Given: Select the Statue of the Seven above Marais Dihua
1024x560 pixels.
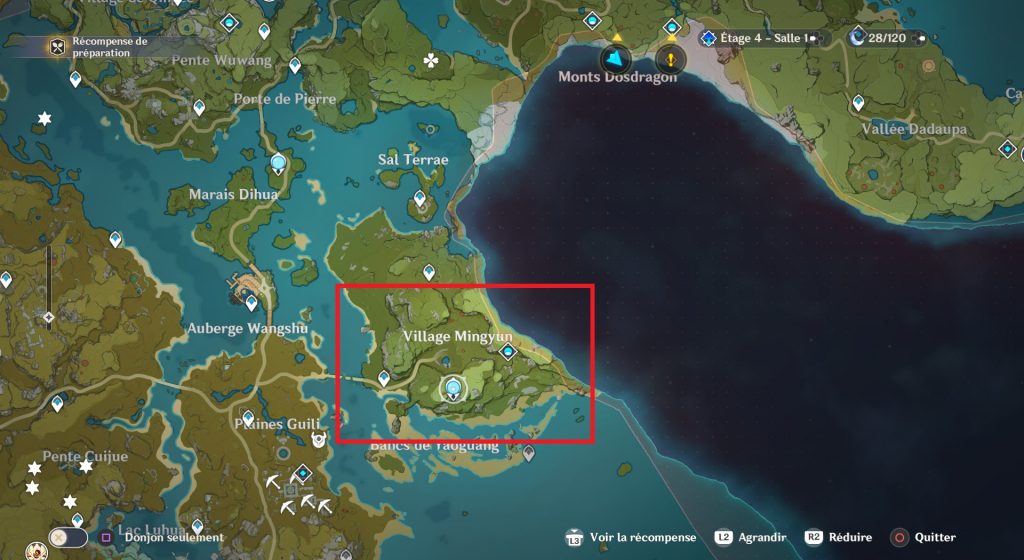Looking at the screenshot, I should (279, 165).
